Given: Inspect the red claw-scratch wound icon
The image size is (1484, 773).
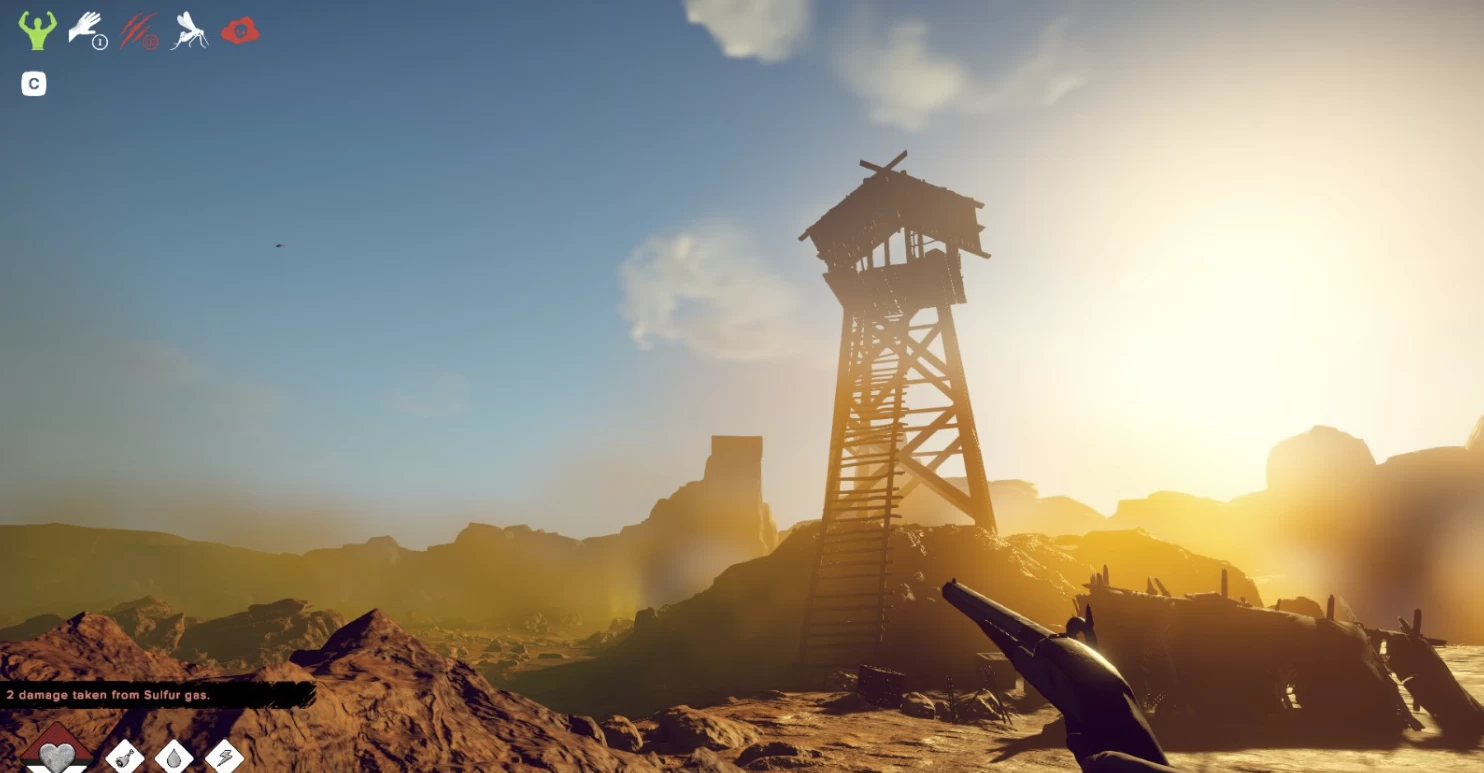Looking at the screenshot, I should click(x=139, y=30).
